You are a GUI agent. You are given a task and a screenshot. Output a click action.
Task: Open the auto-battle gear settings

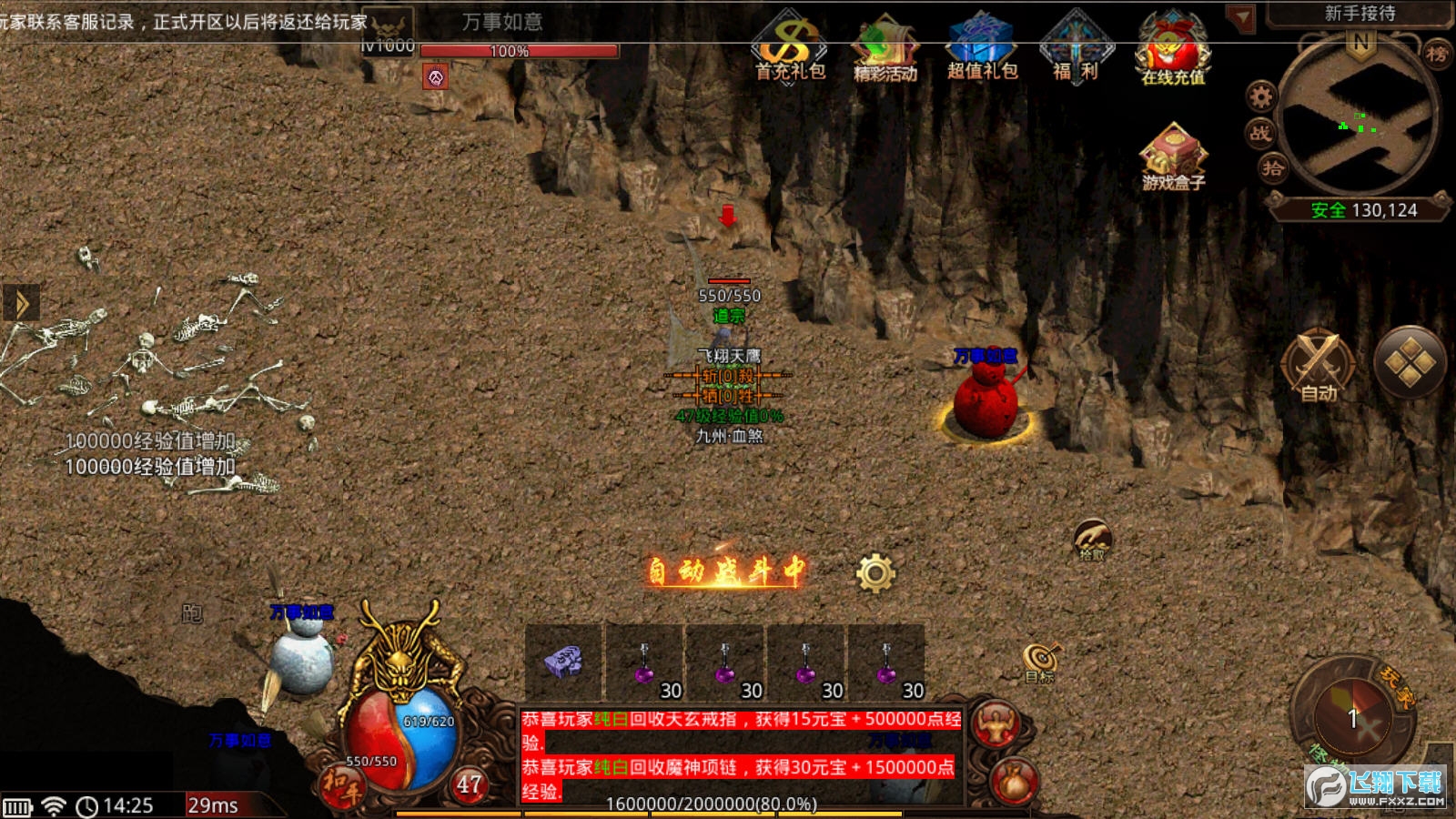[875, 573]
